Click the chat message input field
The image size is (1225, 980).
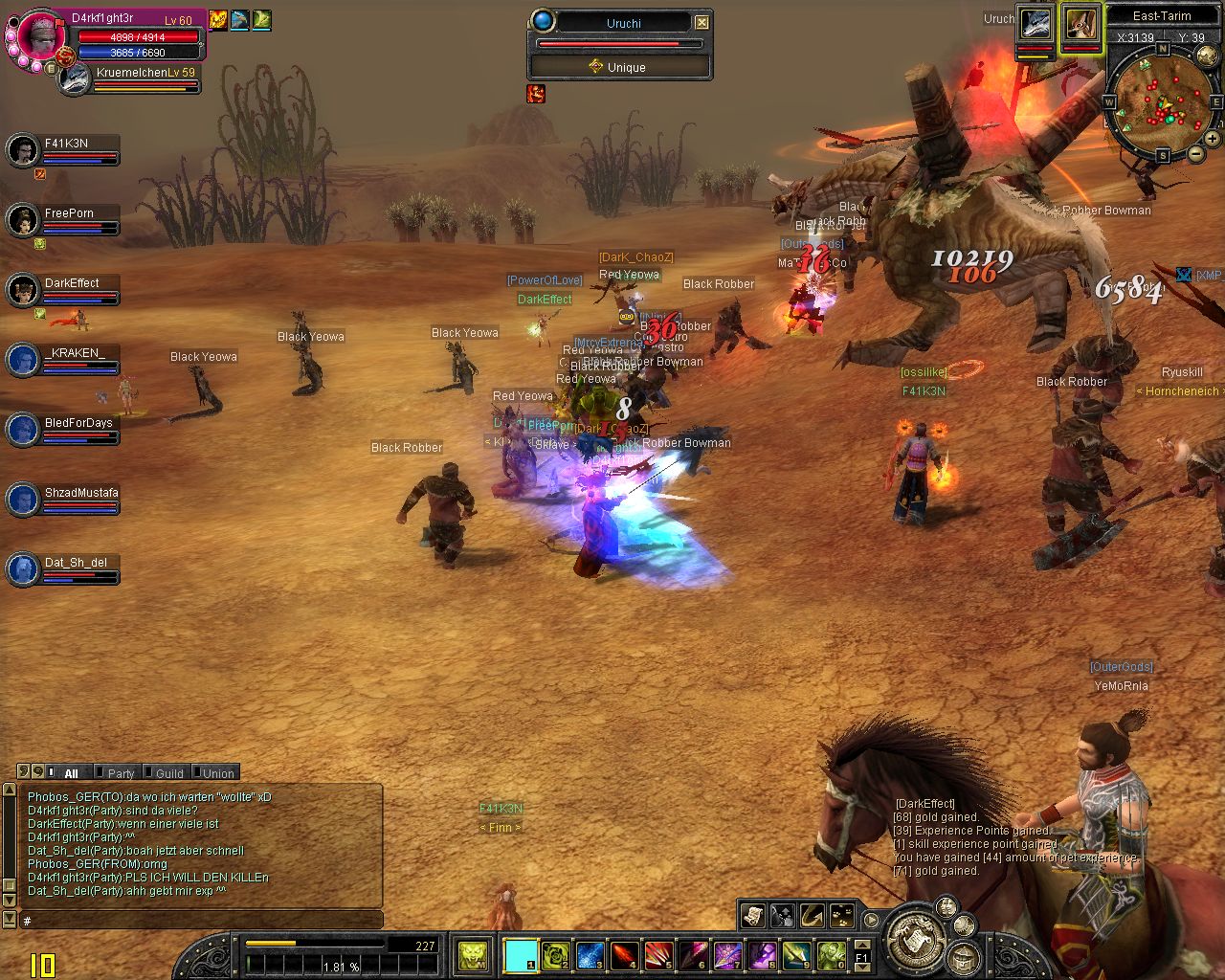click(x=201, y=921)
